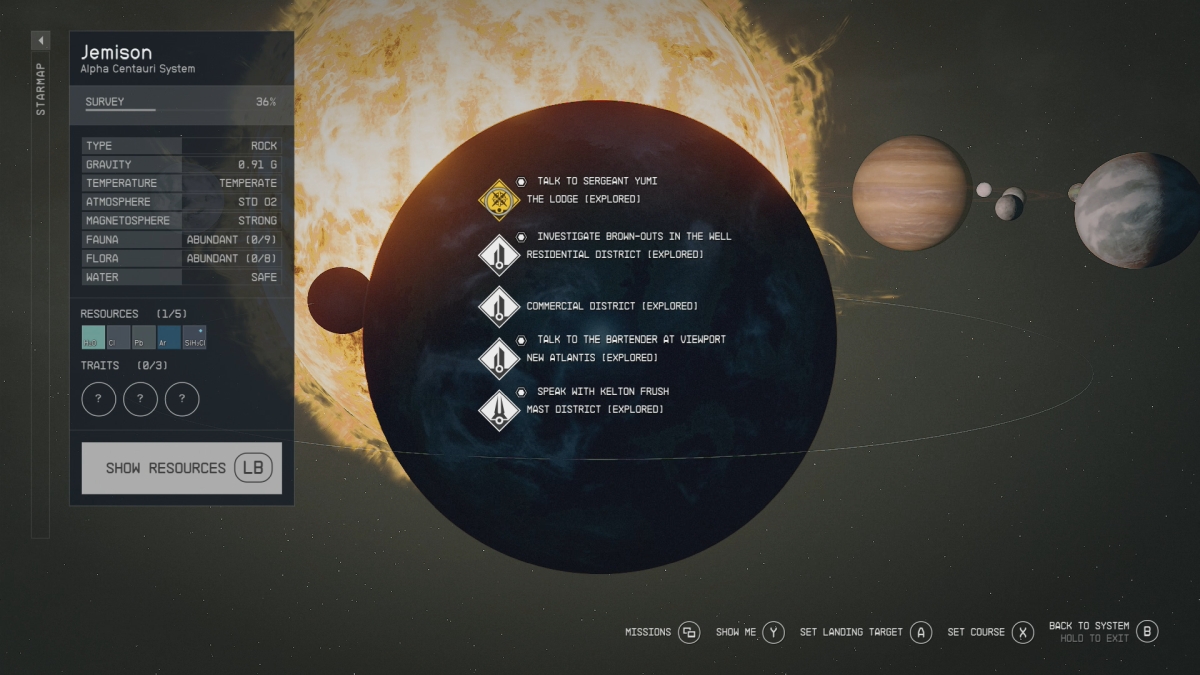Select the SiH3Cl resource tile
Viewport: 1200px width, 675px height.
[195, 337]
